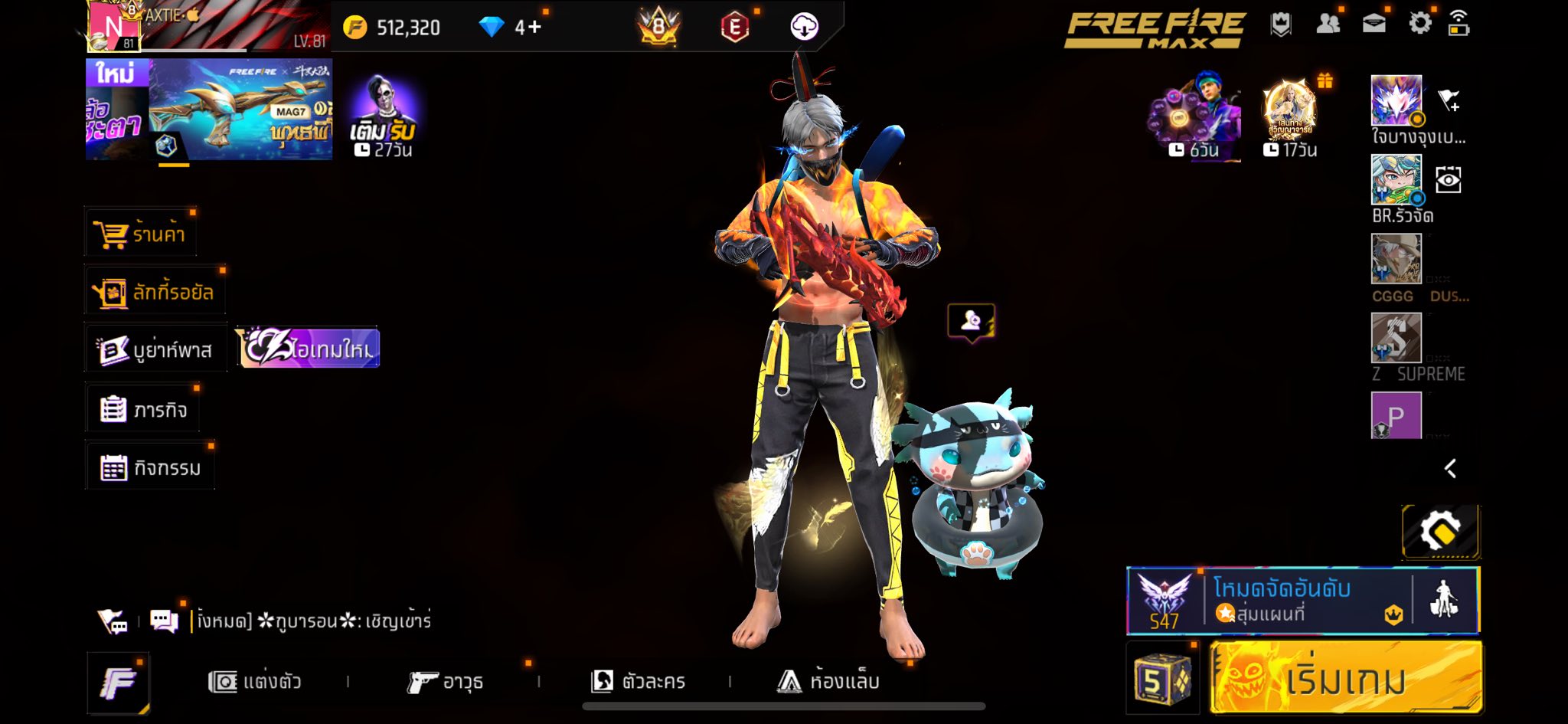Start the match with the yellow เริ่มเกม button
The image size is (1568, 724).
[1346, 679]
